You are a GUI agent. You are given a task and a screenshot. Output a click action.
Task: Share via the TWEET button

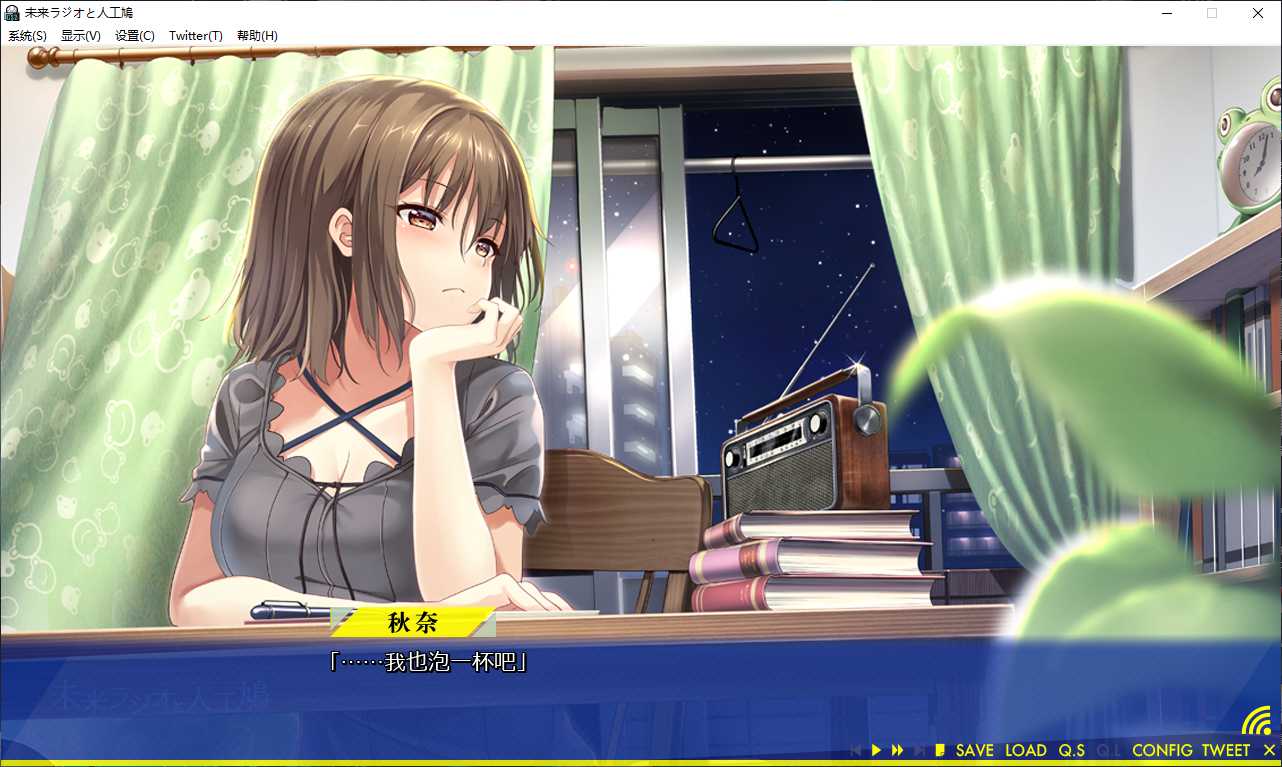pyautogui.click(x=1225, y=750)
